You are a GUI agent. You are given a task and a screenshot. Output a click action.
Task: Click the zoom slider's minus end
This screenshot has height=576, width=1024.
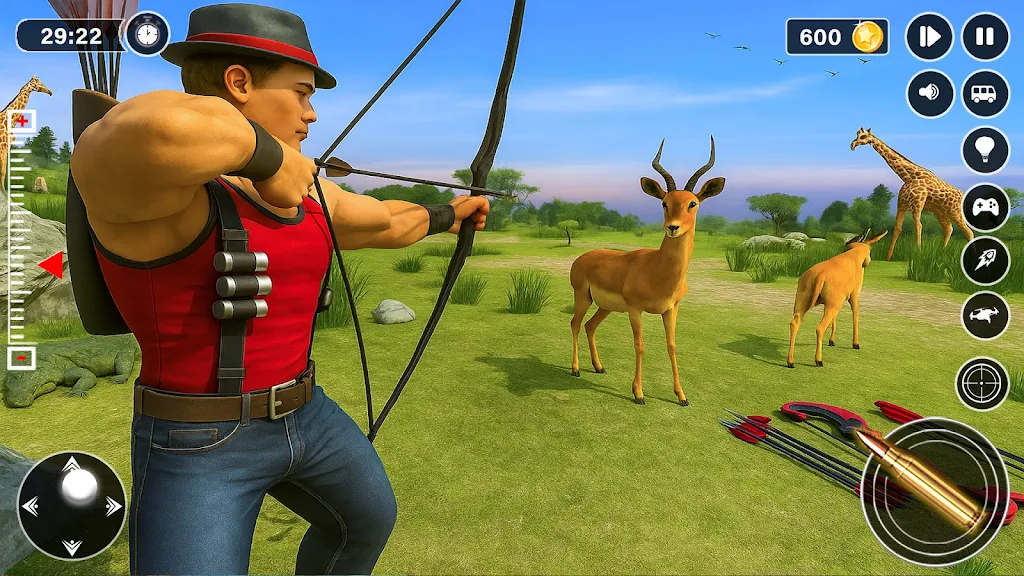coord(21,357)
